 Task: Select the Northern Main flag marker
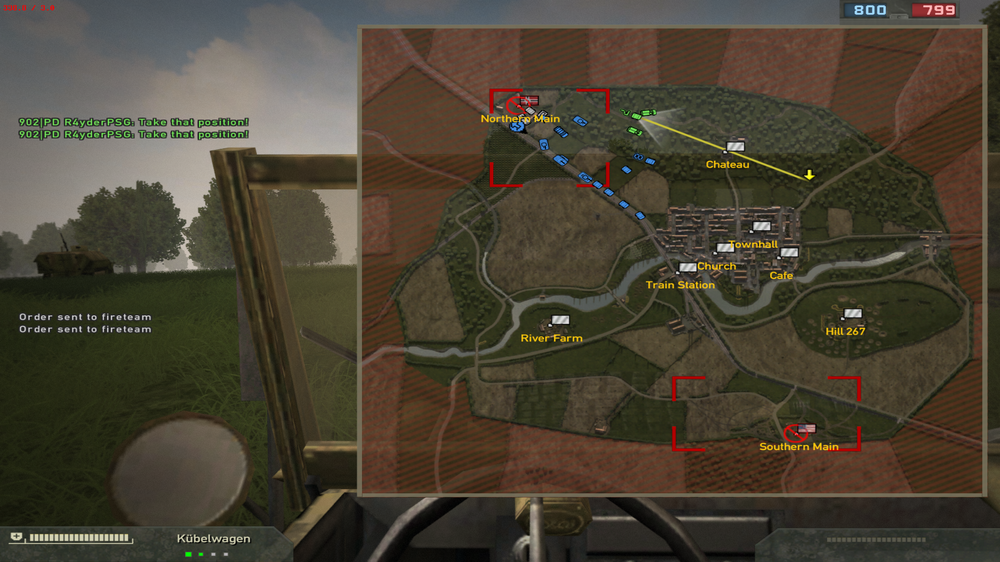coord(529,101)
